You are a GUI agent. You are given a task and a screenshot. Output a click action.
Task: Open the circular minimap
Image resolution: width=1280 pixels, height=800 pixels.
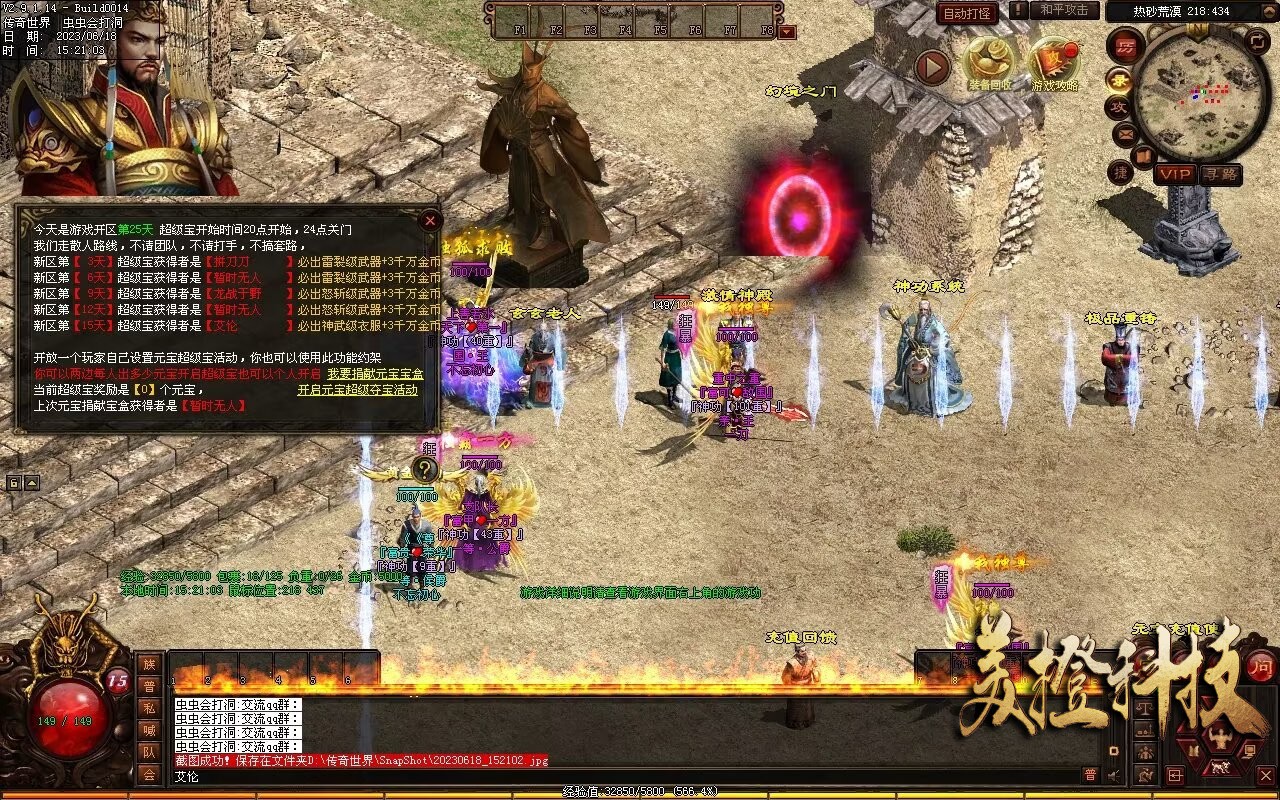1200,93
